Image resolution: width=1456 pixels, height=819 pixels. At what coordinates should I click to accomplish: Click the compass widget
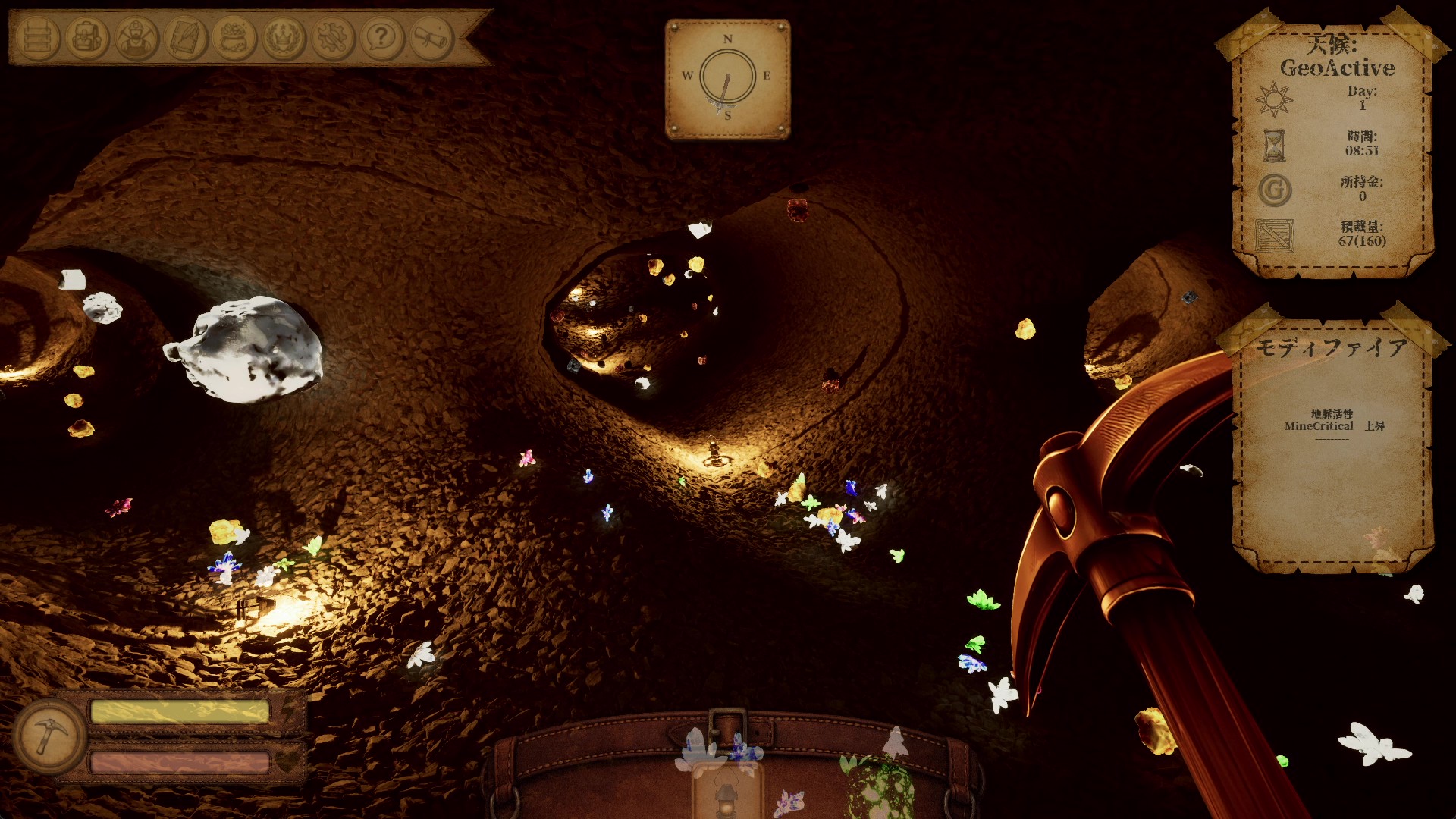[727, 79]
